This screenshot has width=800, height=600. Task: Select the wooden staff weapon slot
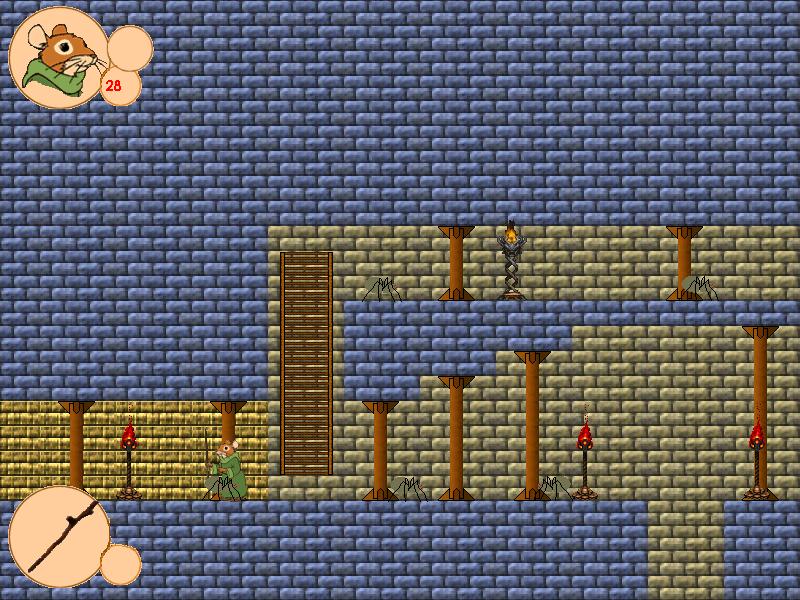(x=60, y=536)
